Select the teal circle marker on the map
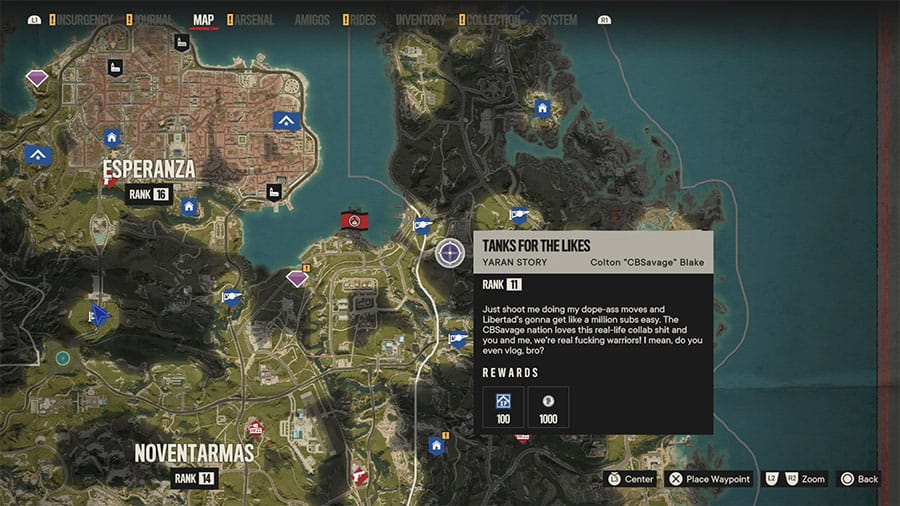This screenshot has width=900, height=506. pyautogui.click(x=63, y=357)
